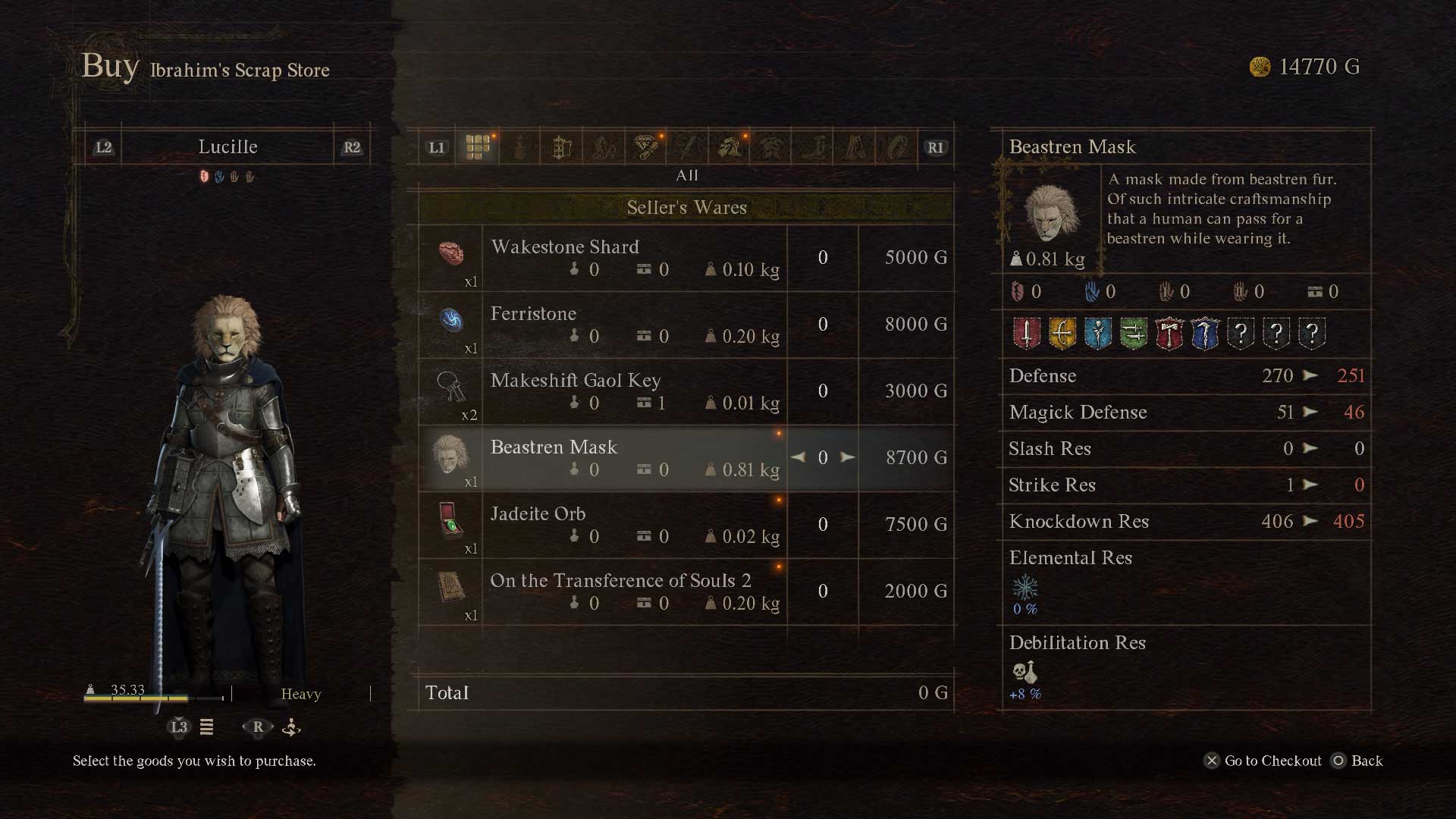Screen dimensions: 1456x819
Task: Switch to the All items grid tab
Action: point(478,147)
